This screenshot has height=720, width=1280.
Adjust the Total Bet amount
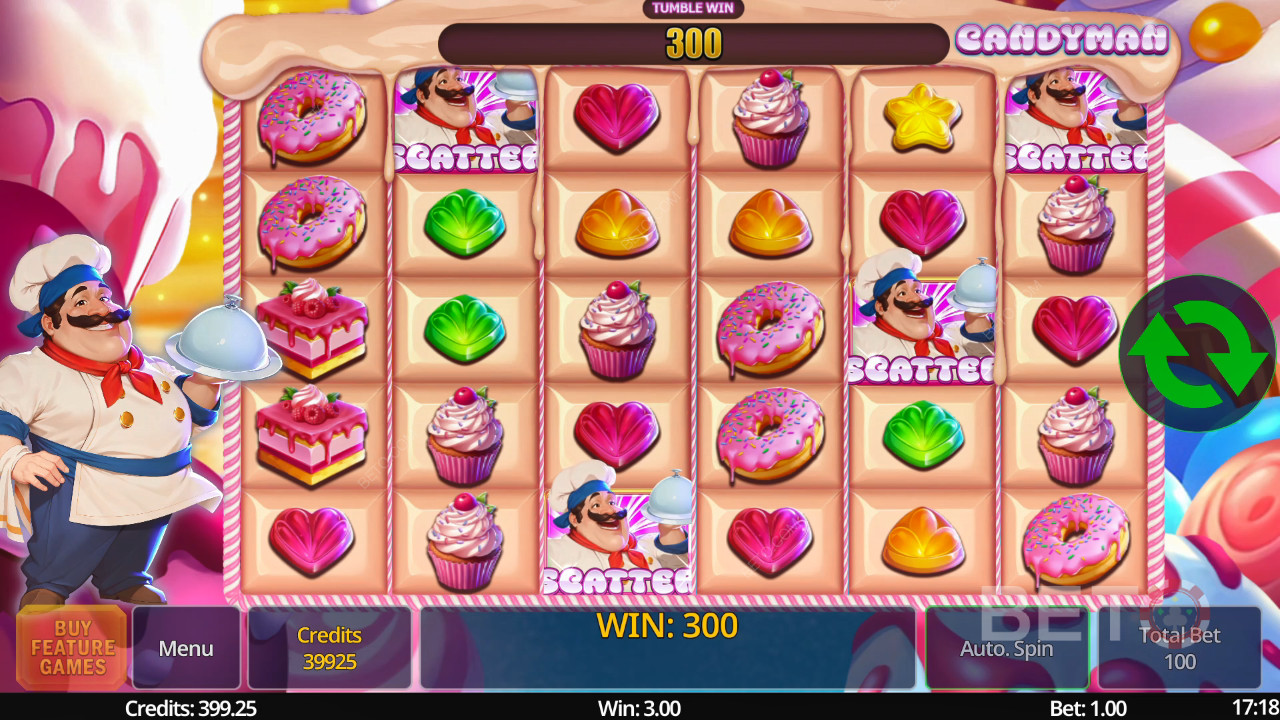click(1179, 648)
